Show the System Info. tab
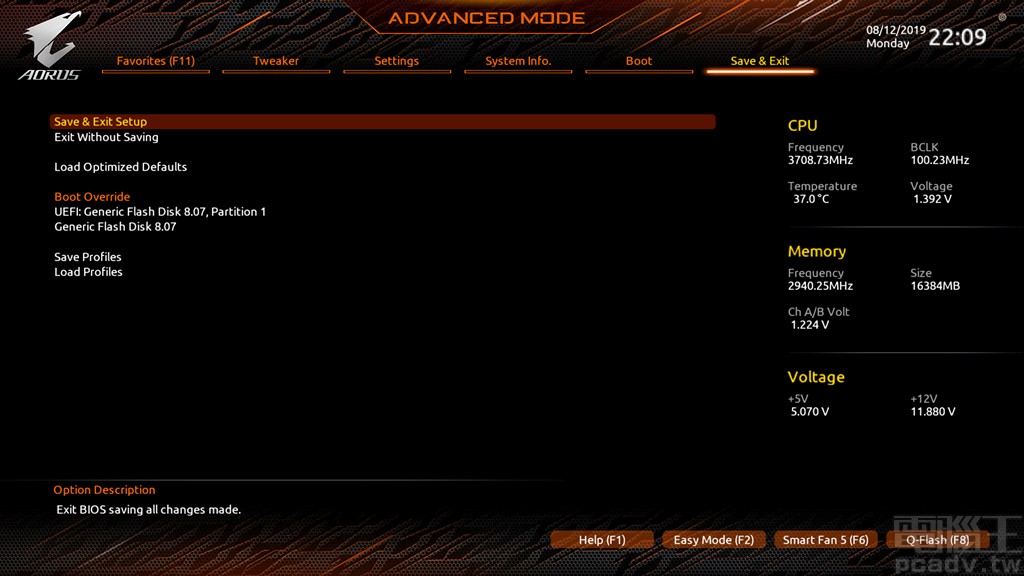The height and width of the screenshot is (576, 1024). point(518,61)
